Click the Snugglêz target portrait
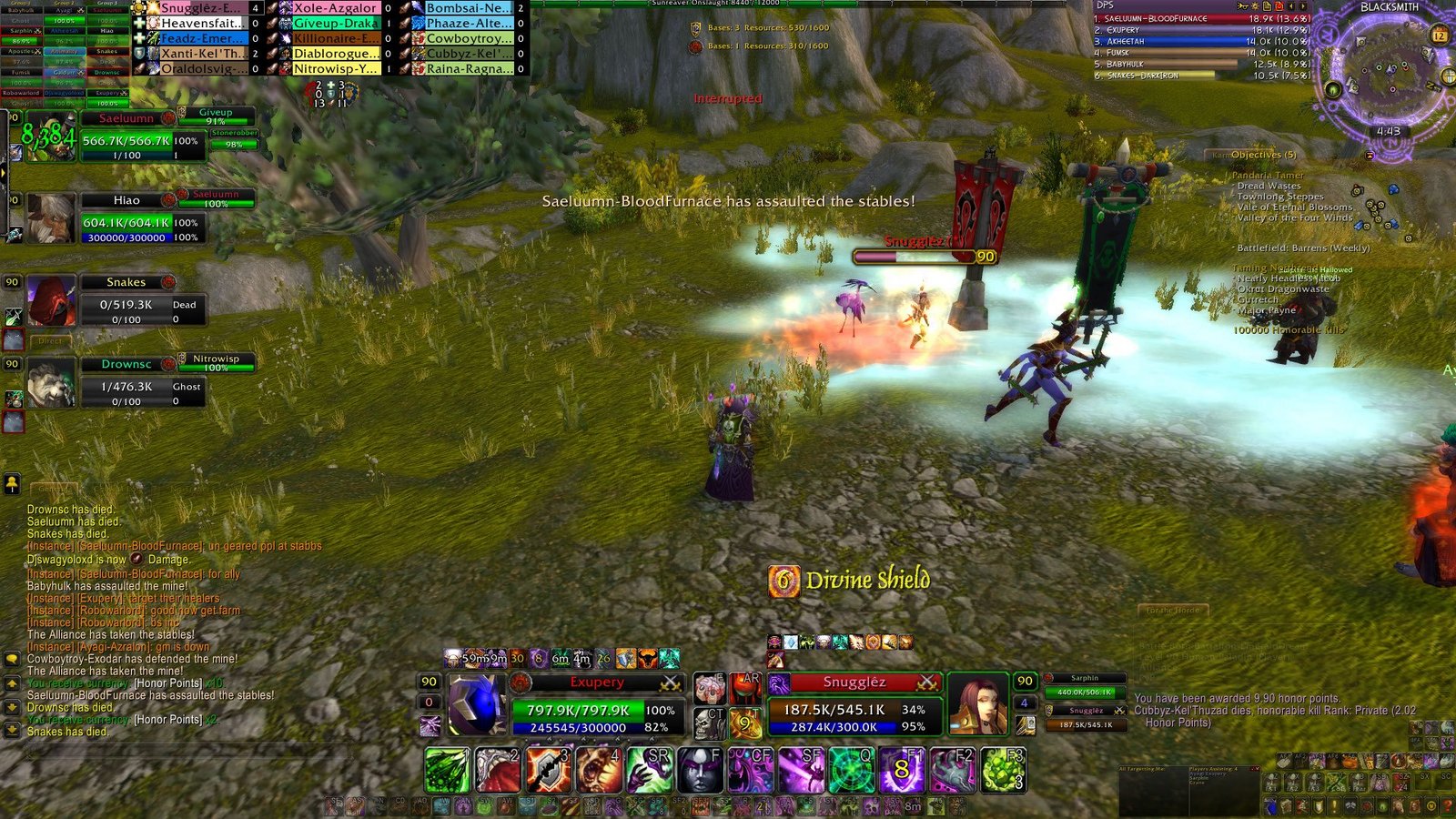 pyautogui.click(x=977, y=704)
